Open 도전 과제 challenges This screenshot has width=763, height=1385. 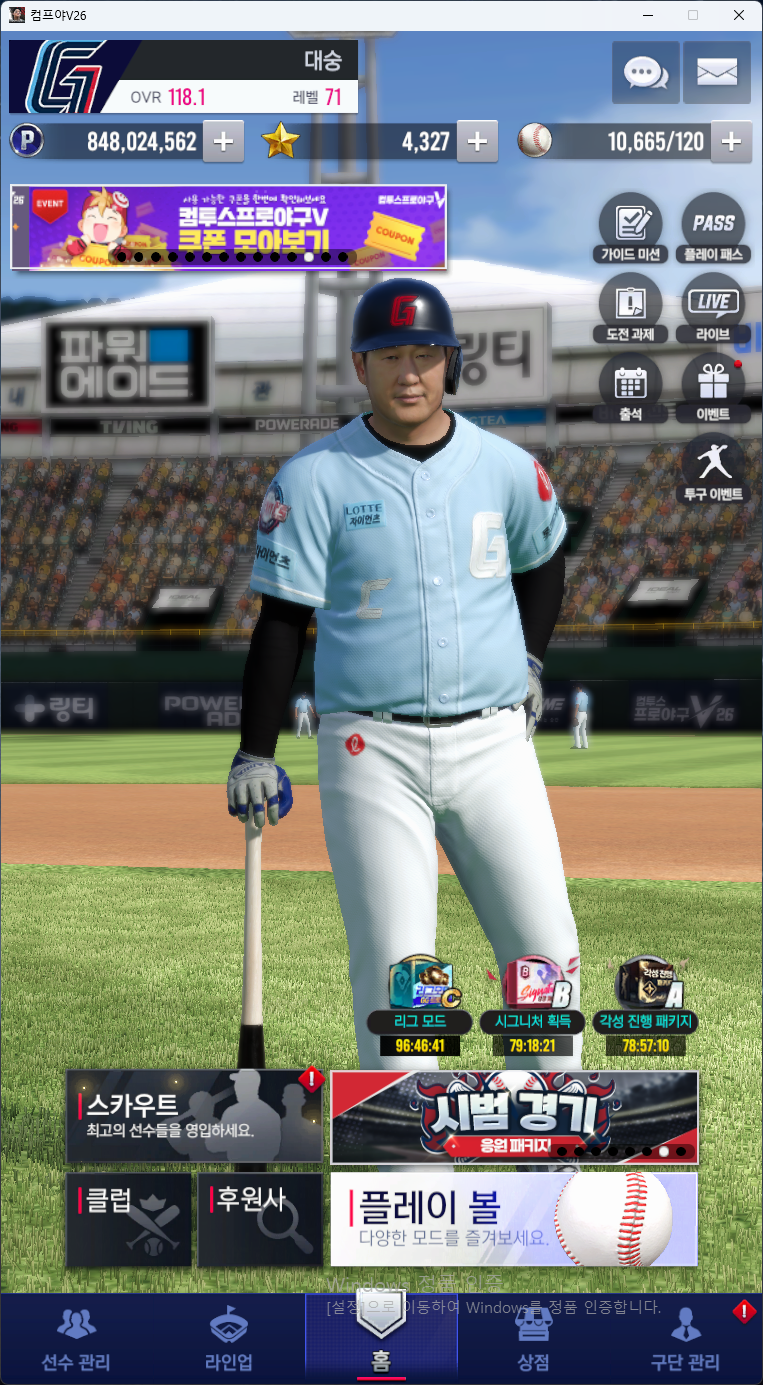tap(630, 308)
